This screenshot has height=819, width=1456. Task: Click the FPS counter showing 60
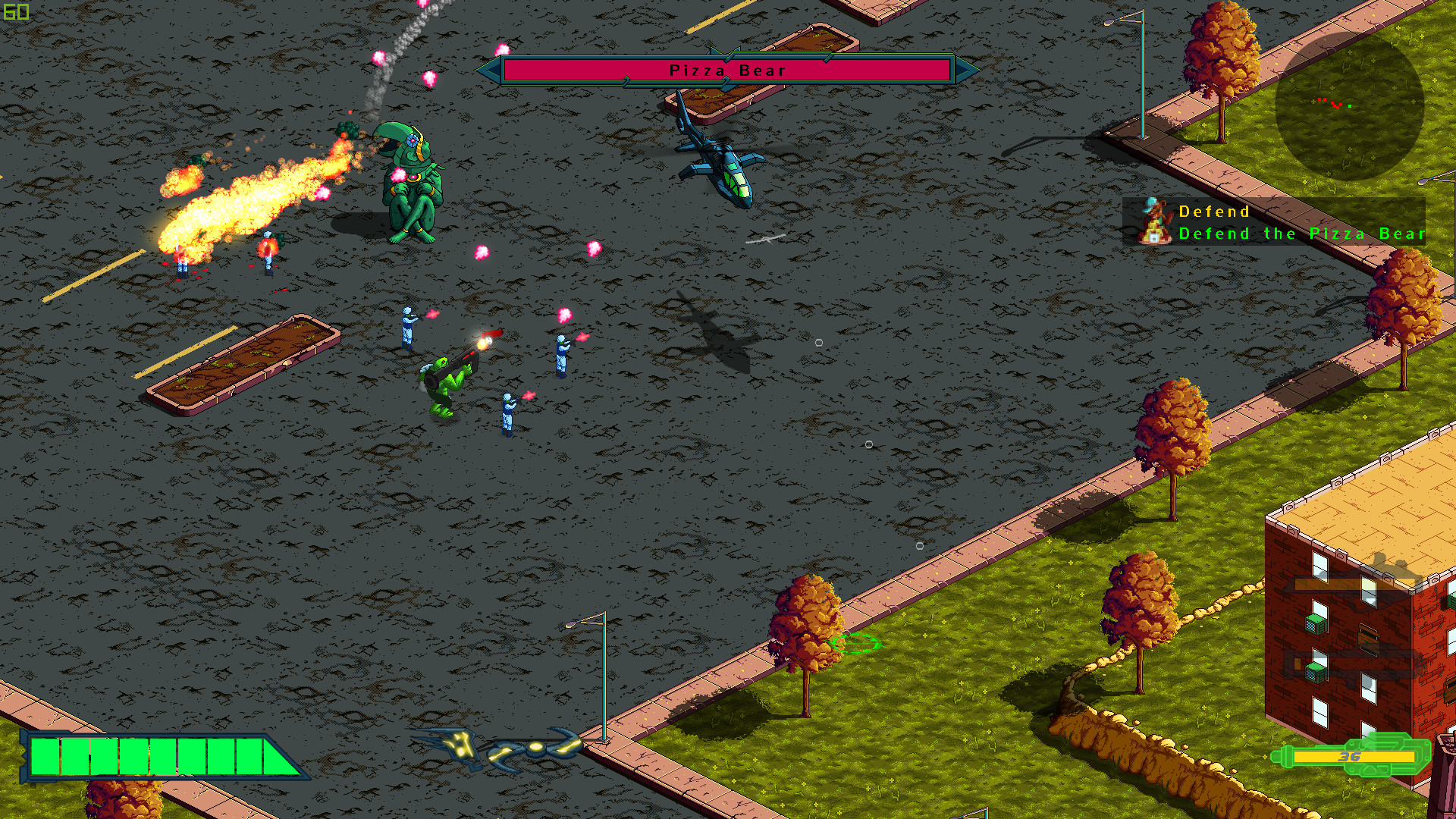tap(15, 11)
